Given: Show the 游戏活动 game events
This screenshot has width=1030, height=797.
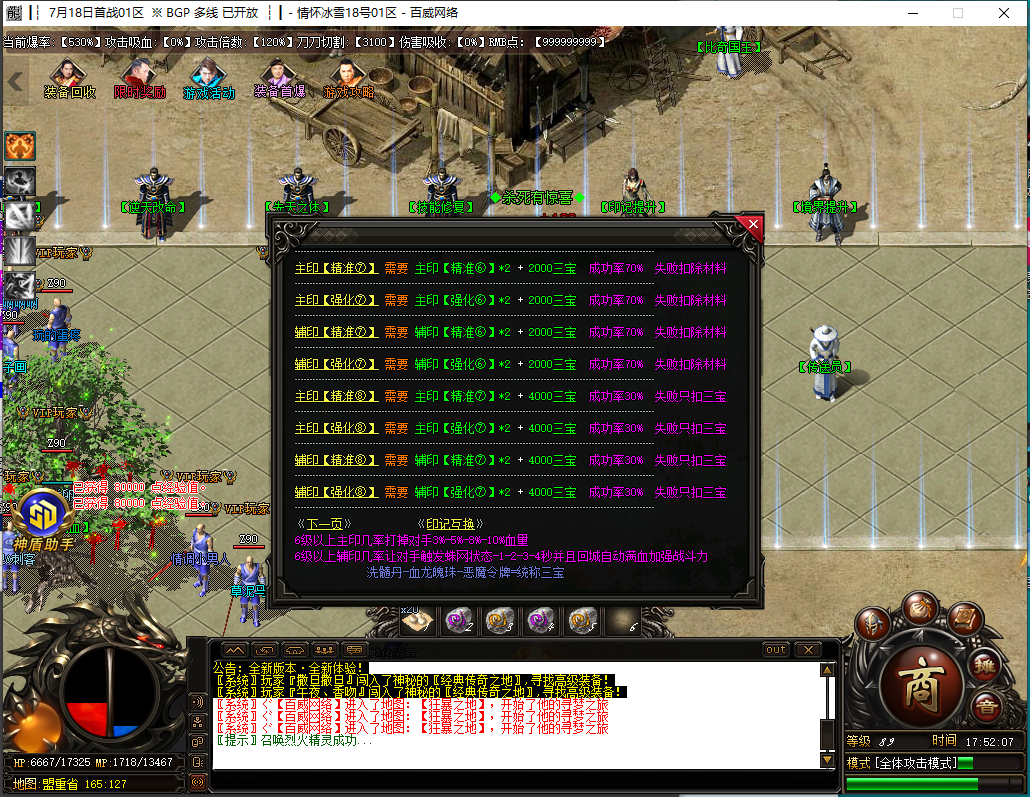Looking at the screenshot, I should (208, 80).
